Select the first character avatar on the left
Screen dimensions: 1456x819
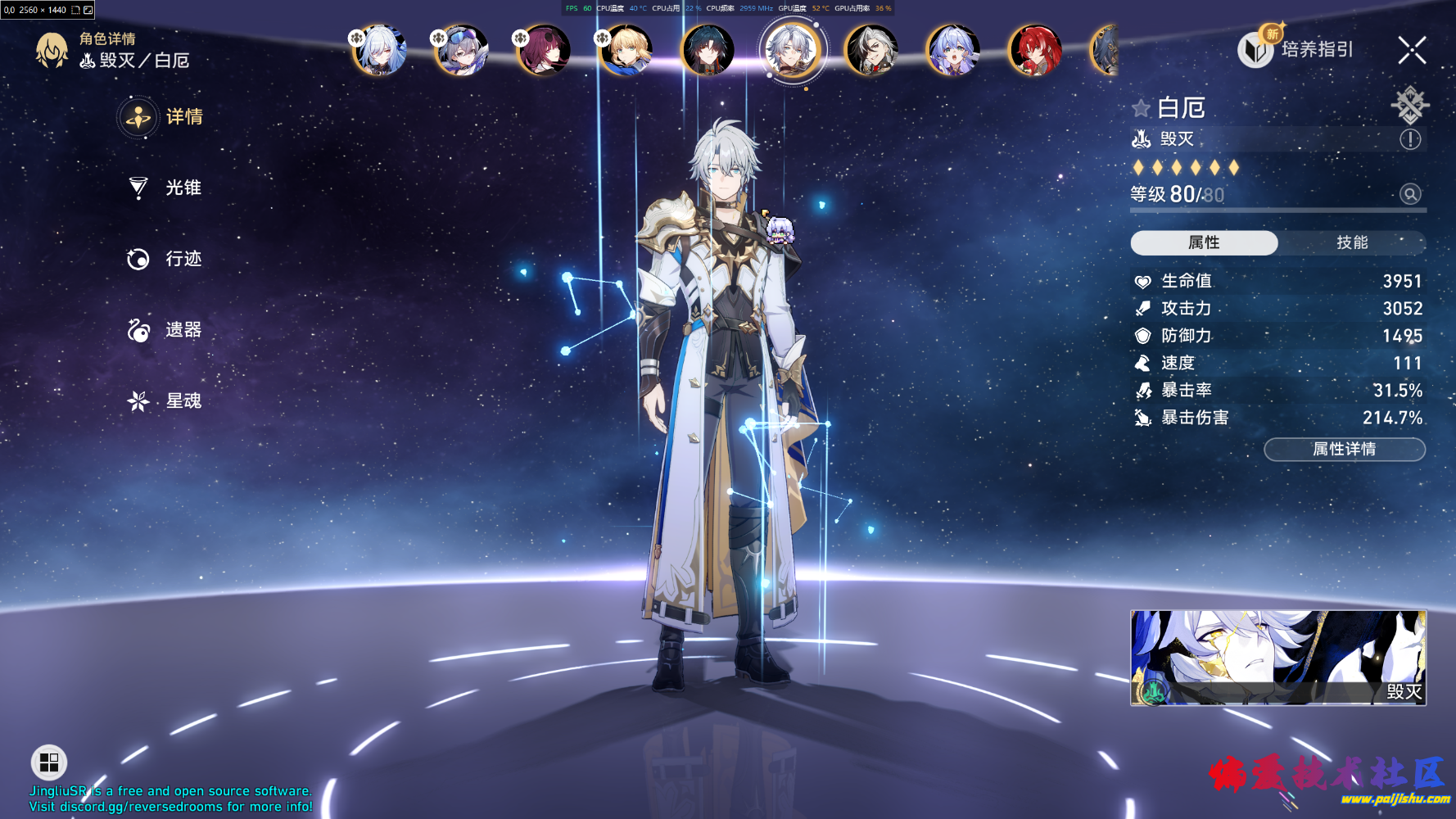point(379,49)
